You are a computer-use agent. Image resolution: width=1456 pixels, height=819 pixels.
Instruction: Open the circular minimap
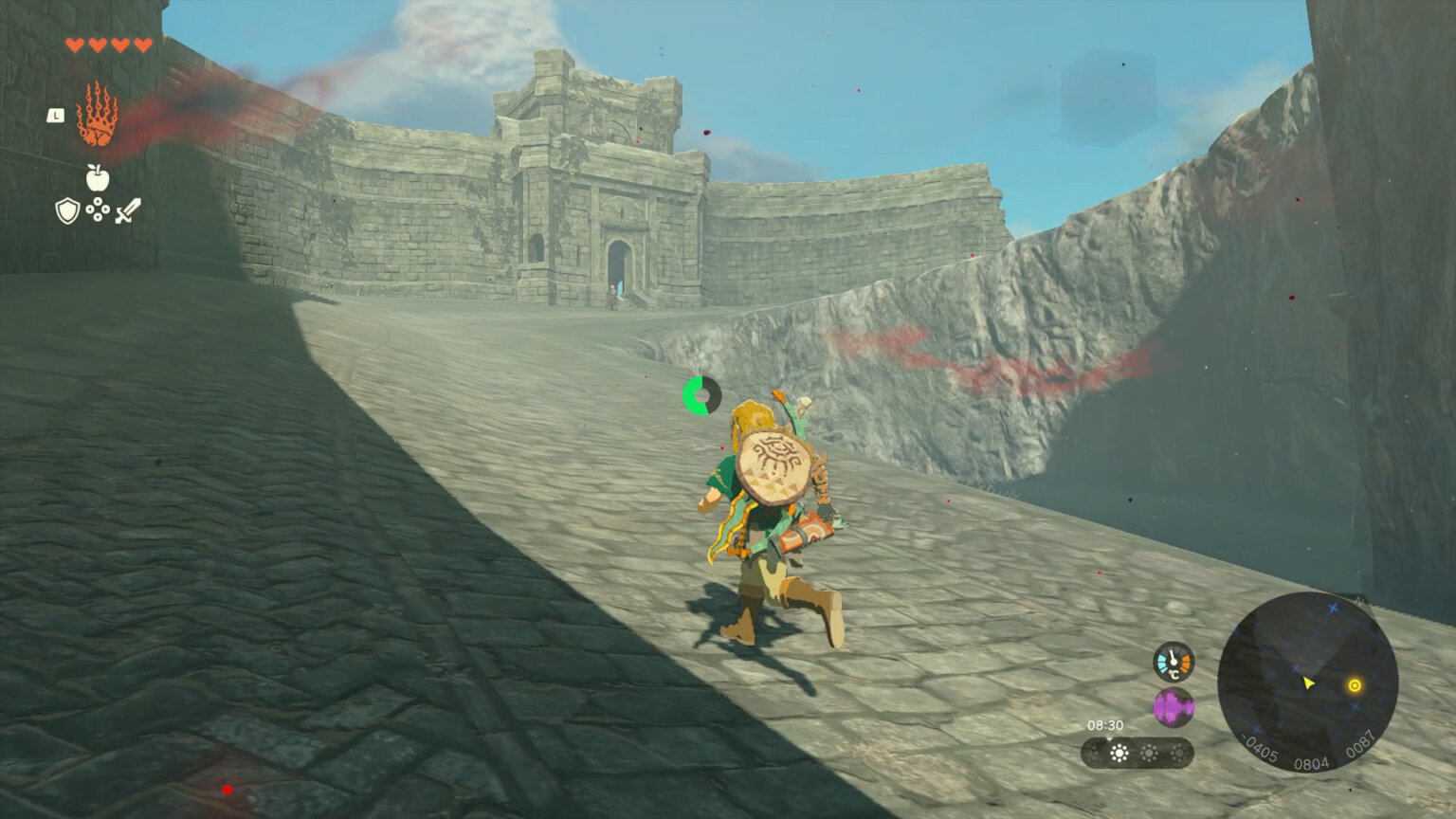[x=1310, y=678]
